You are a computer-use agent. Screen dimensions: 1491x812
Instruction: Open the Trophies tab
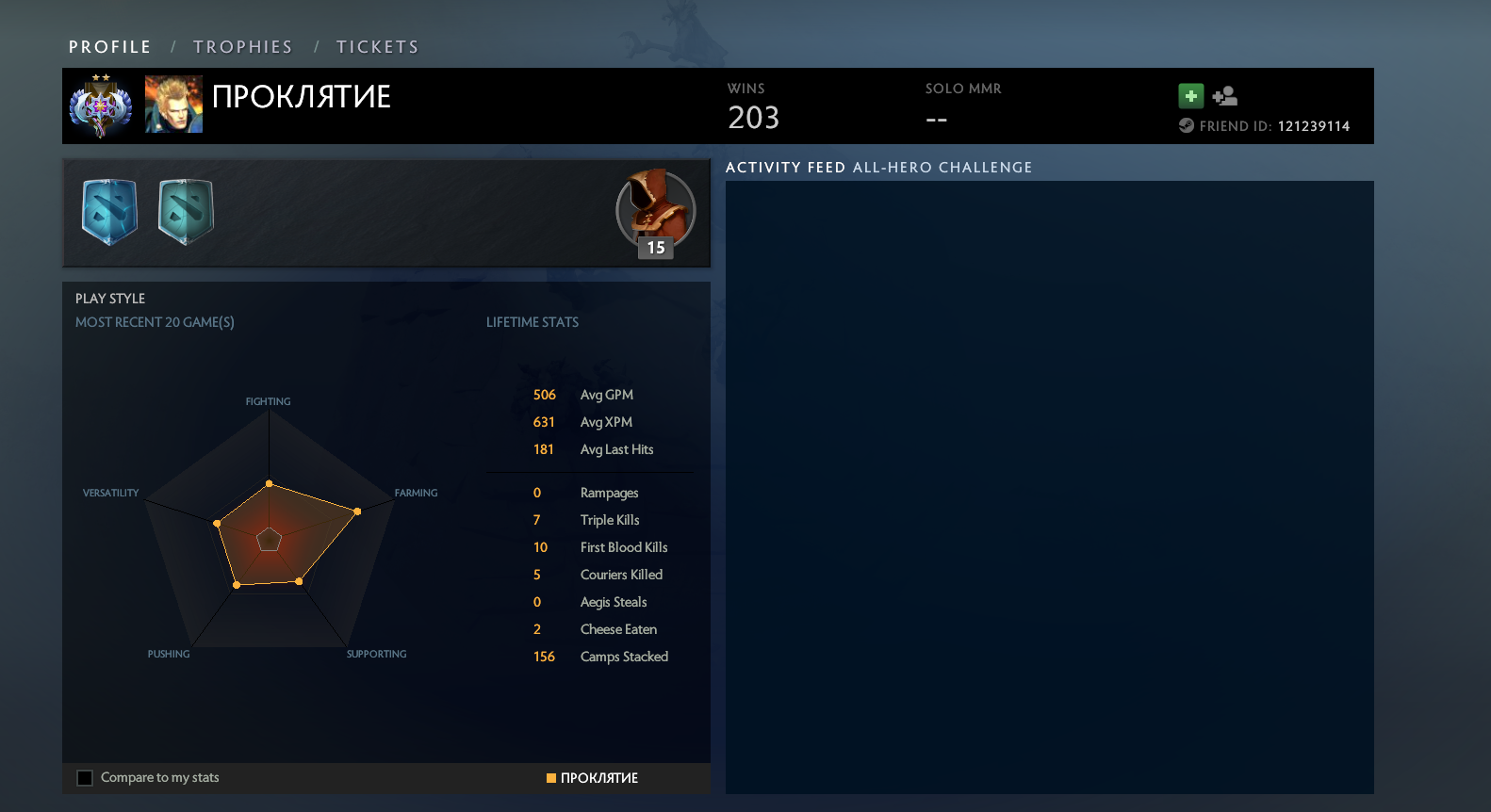coord(242,47)
